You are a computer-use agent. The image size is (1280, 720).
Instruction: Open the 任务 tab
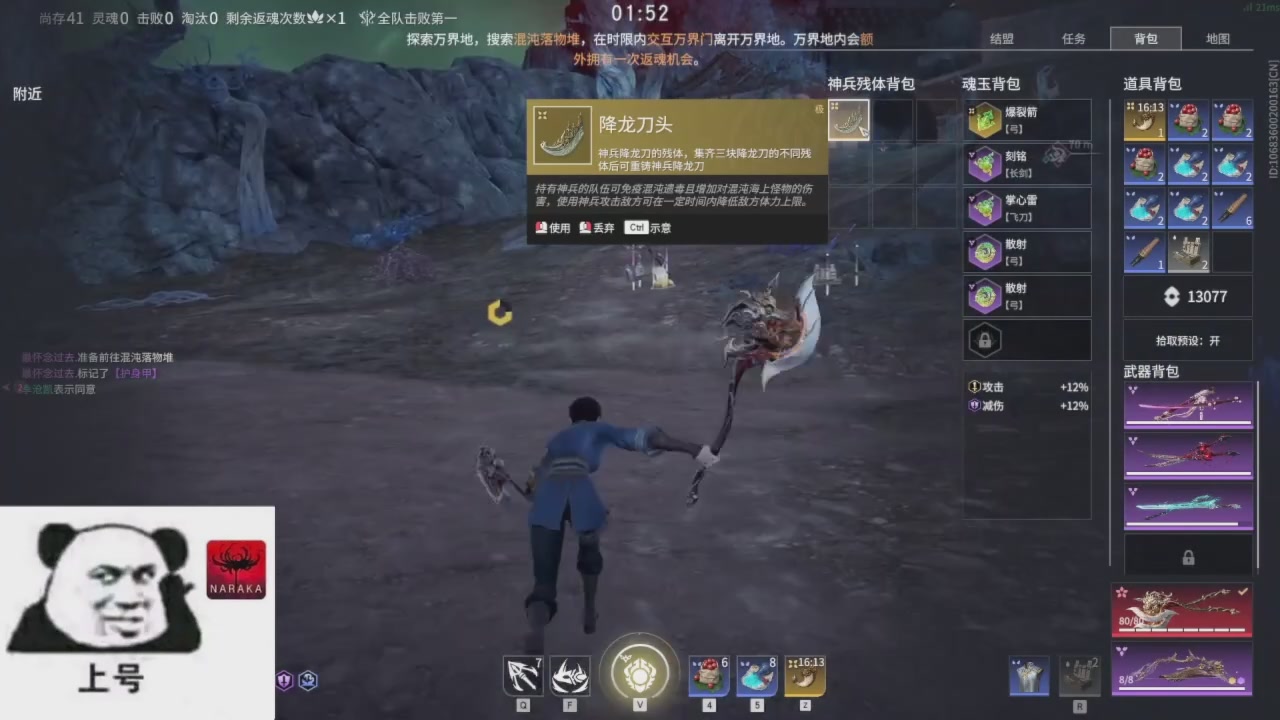pyautogui.click(x=1073, y=39)
